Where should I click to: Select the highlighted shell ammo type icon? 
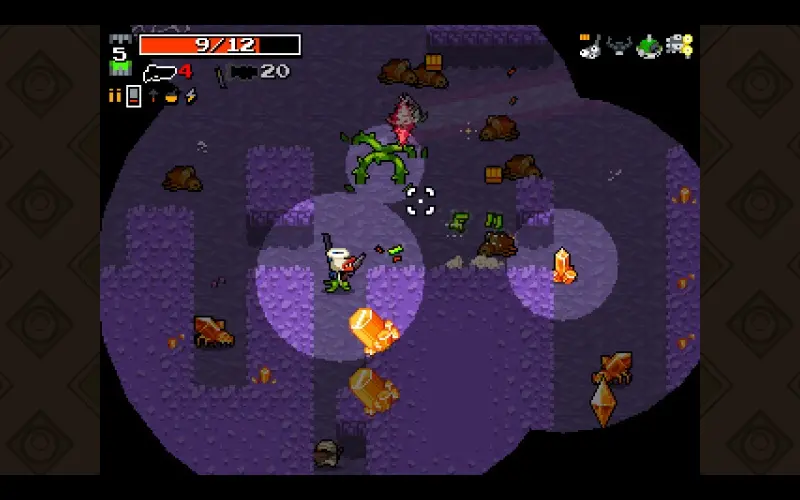coord(132,97)
